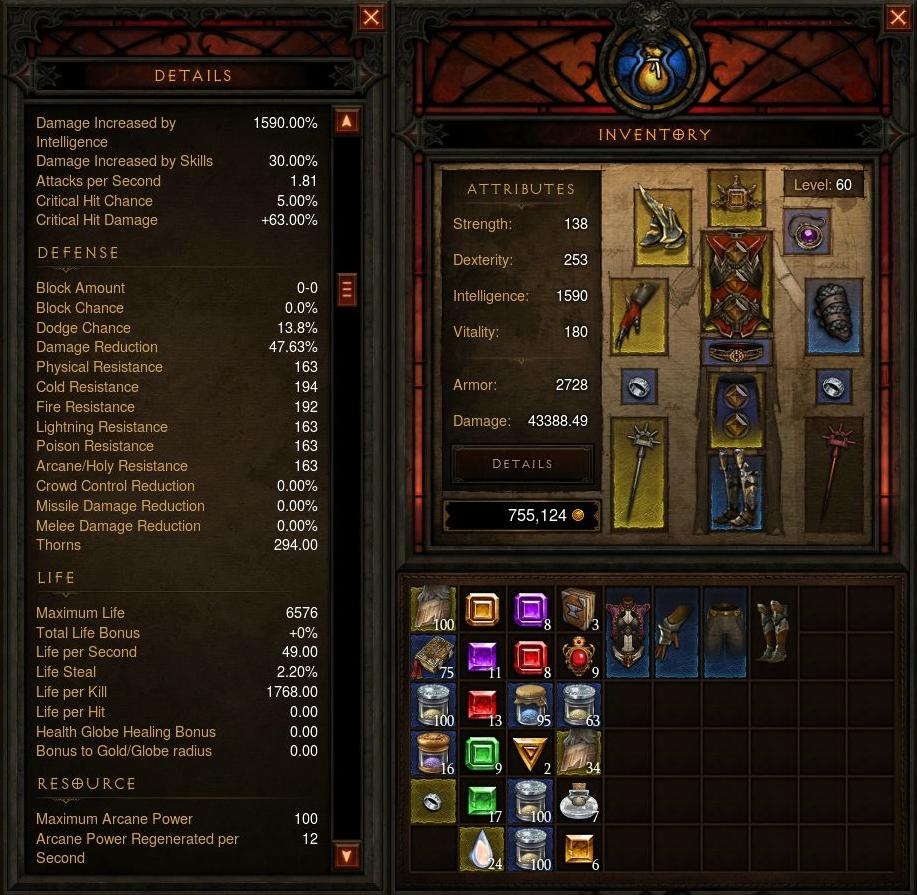Select the red potion stack of 9

pyautogui.click(x=579, y=658)
